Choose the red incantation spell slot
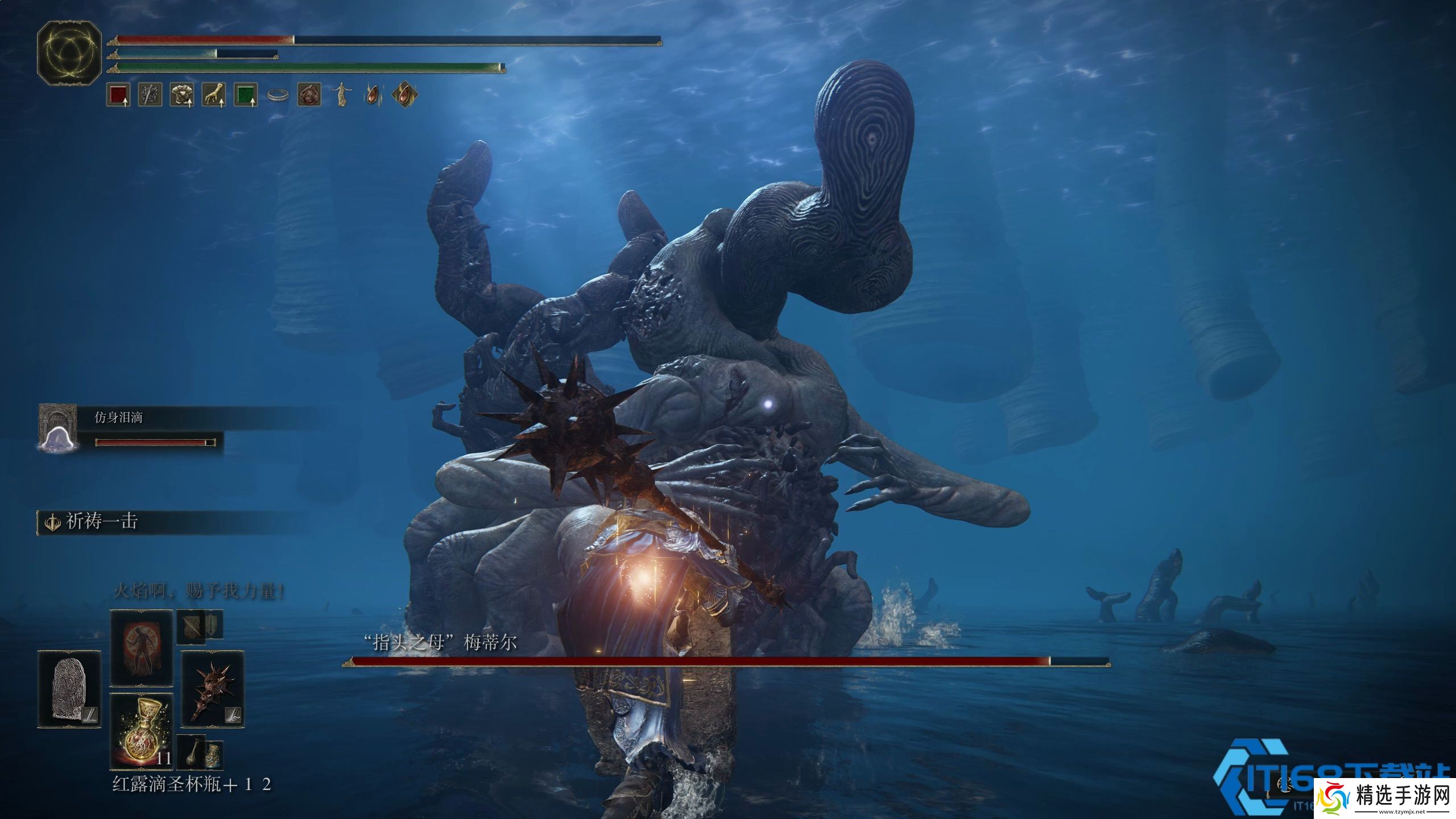Image resolution: width=1456 pixels, height=819 pixels. pos(142,648)
